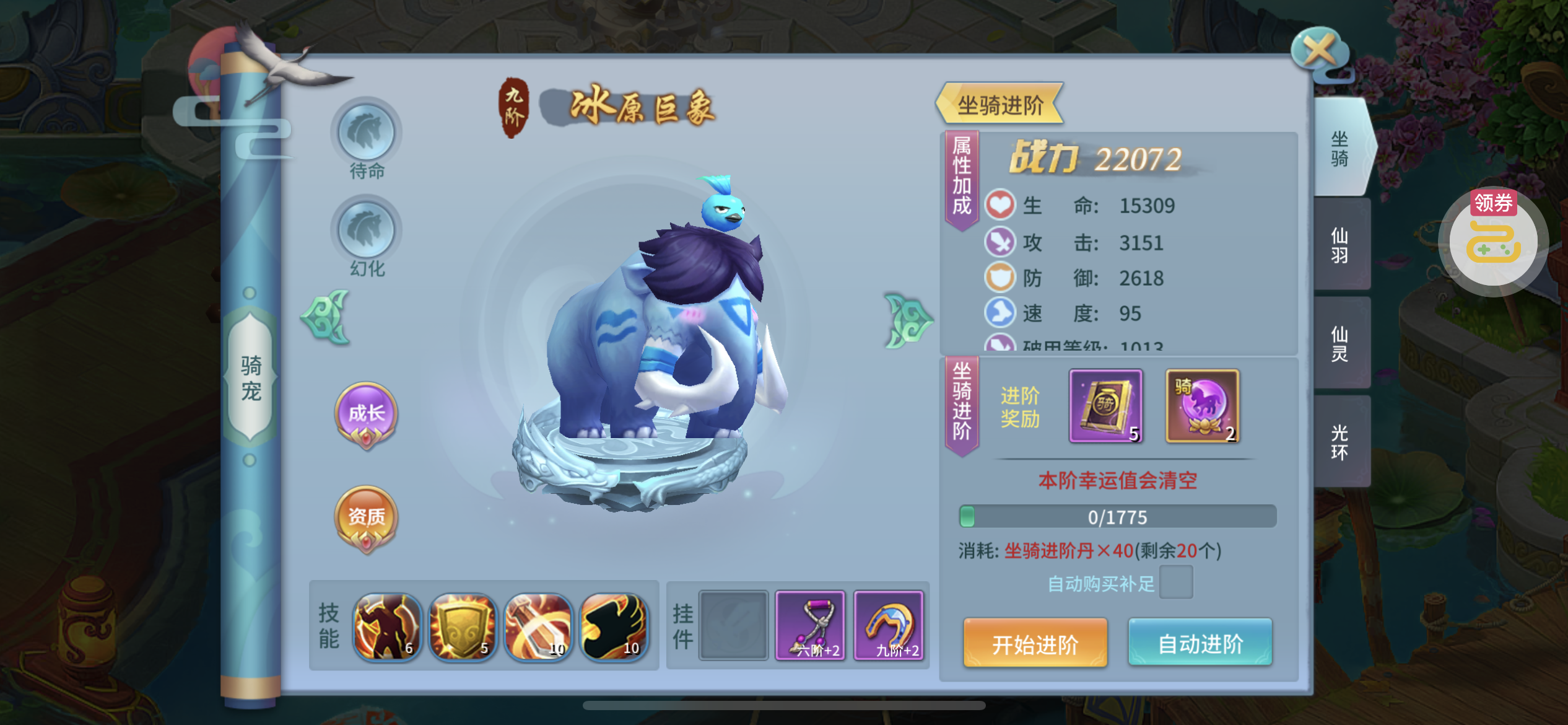Show the previous mount with left arrow
The width and height of the screenshot is (1568, 725).
326,317
